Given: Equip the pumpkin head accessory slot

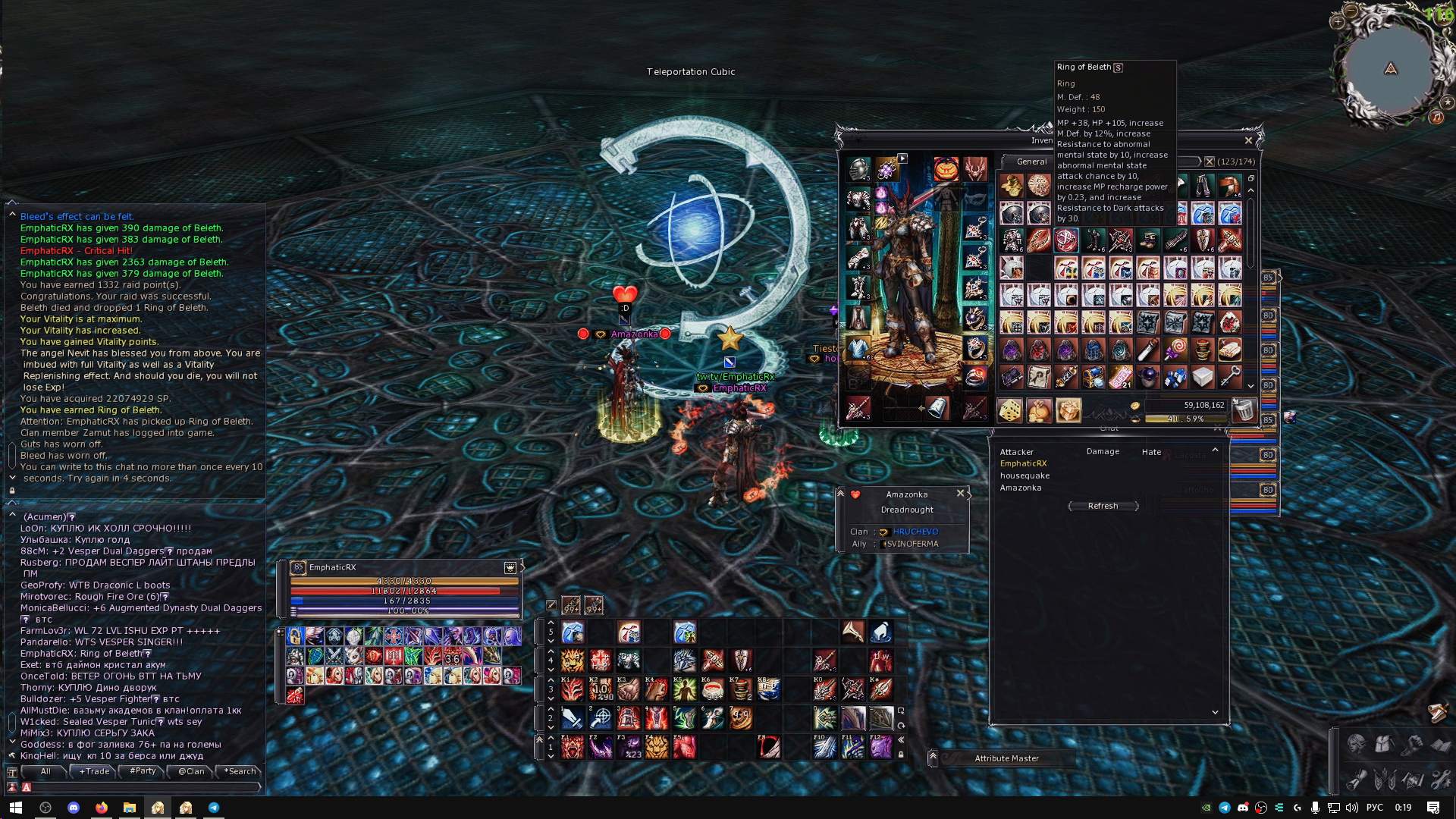Looking at the screenshot, I should point(945,169).
